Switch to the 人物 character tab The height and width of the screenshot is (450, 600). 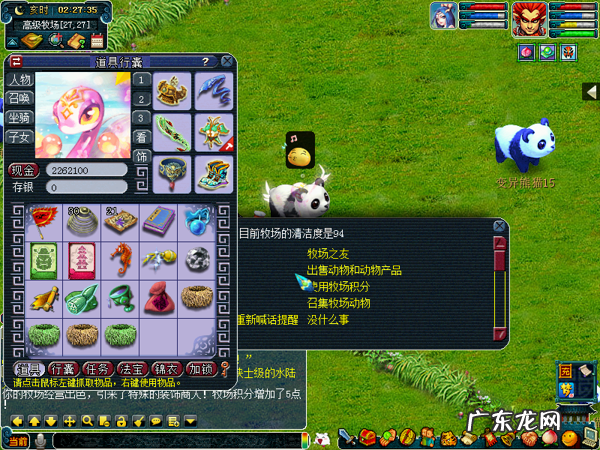click(x=19, y=80)
